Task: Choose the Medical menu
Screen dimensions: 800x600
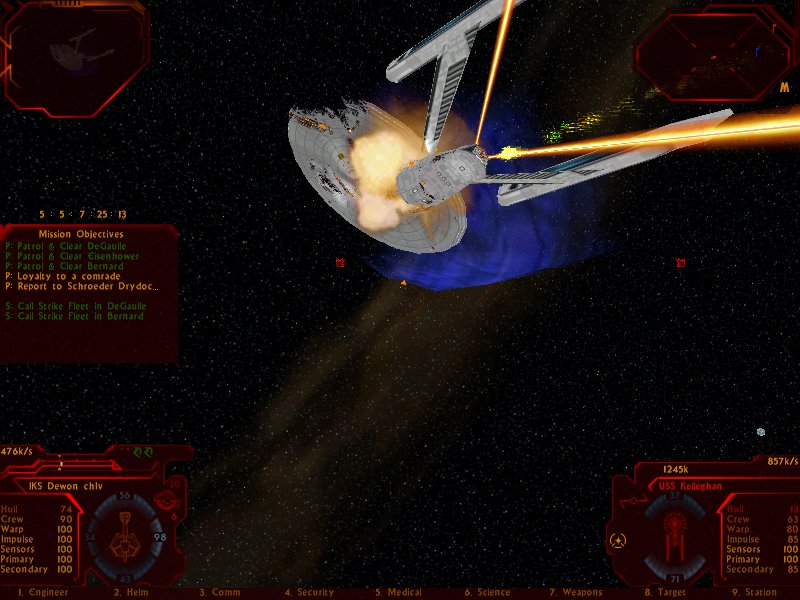Action: click(398, 593)
